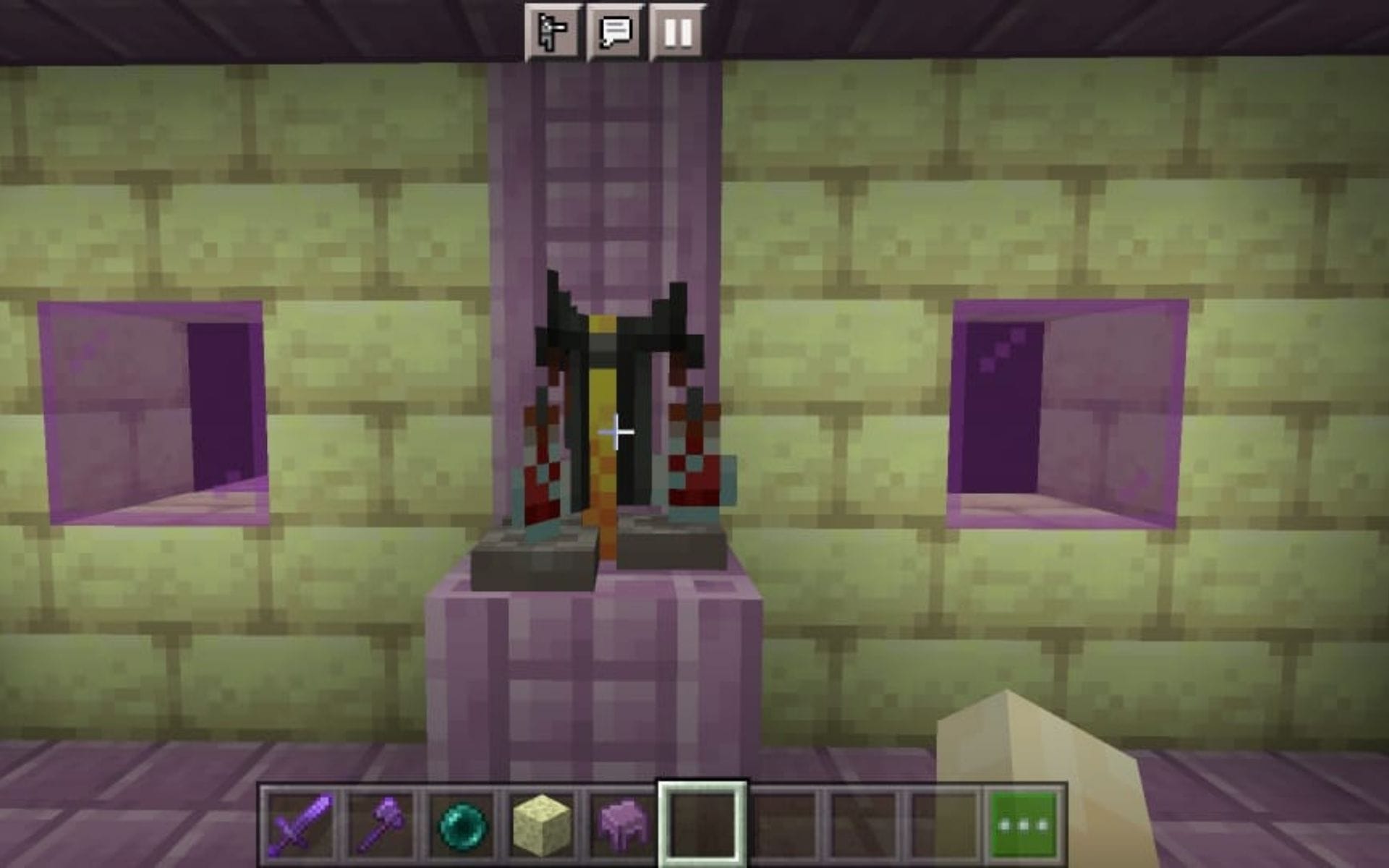1389x868 pixels.
Task: Pause the game using the pause icon
Action: (679, 30)
